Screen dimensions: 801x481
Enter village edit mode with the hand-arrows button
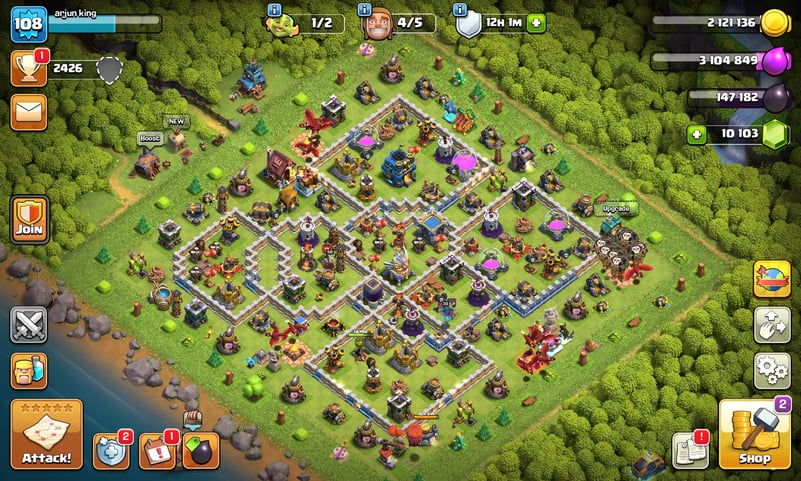tap(771, 325)
